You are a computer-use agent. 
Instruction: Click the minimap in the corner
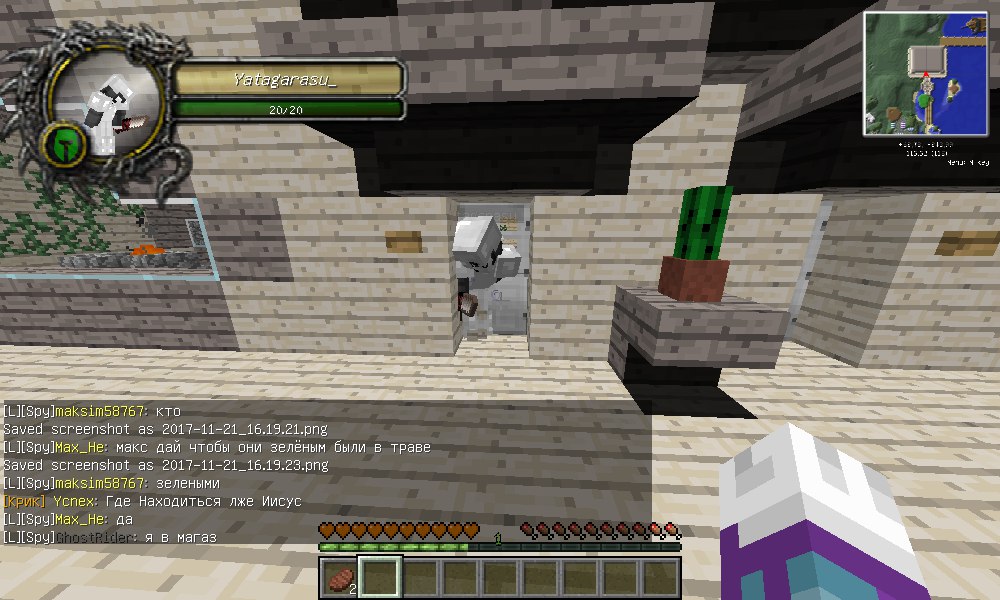pyautogui.click(x=925, y=73)
